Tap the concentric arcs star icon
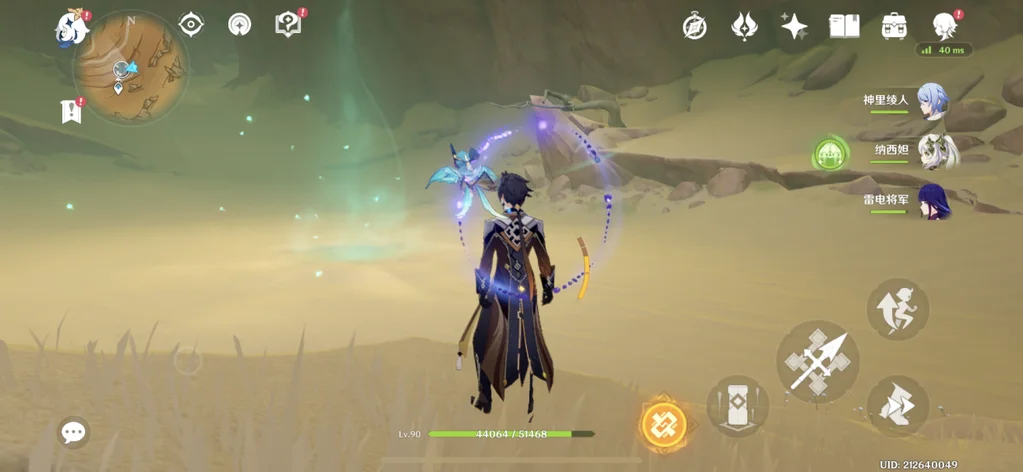Screen dimensions: 1023x472 [240, 24]
